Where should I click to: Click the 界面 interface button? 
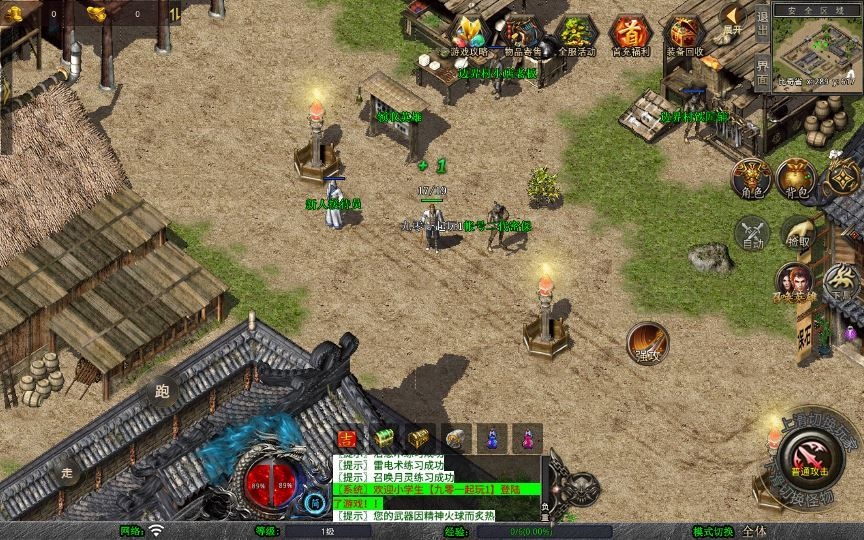click(x=762, y=74)
